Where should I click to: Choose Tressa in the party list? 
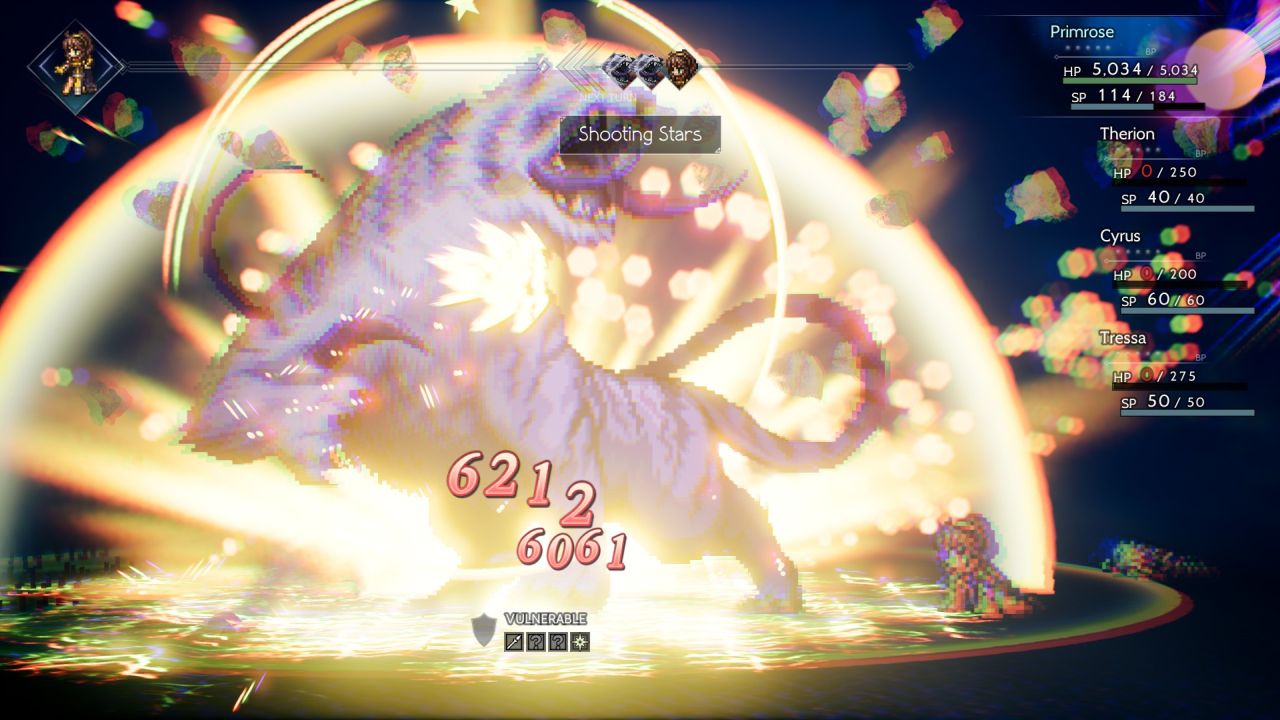(1178, 375)
